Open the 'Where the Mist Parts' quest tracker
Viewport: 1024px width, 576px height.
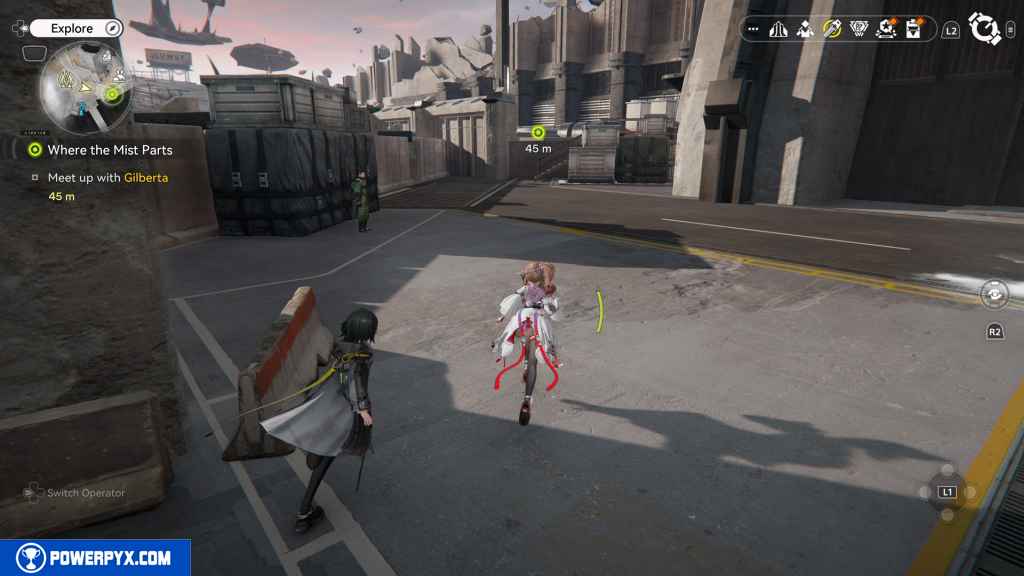[x=109, y=150]
